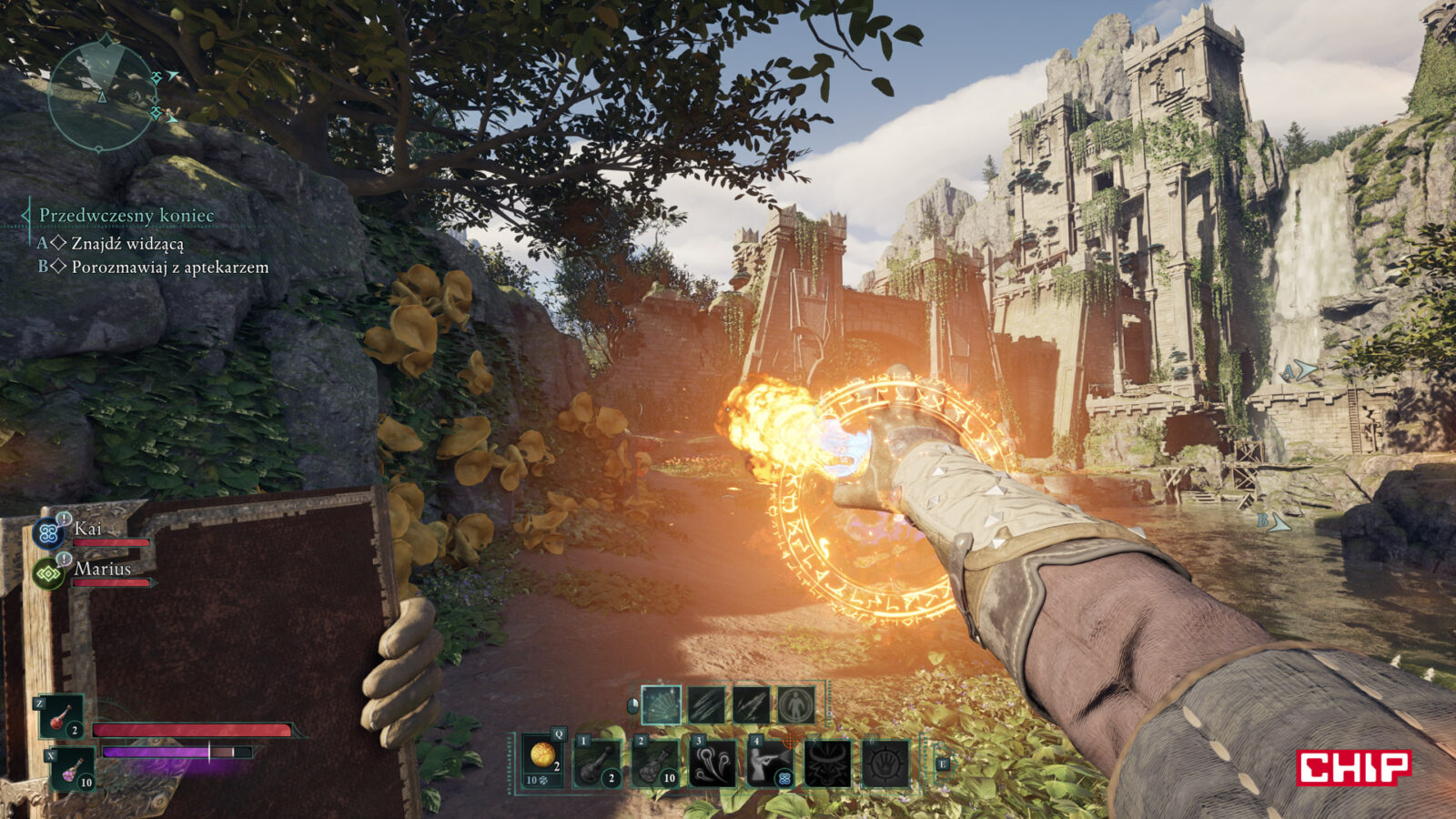
Task: Activate hotbar slot 2 flask with count 10
Action: pos(655,762)
